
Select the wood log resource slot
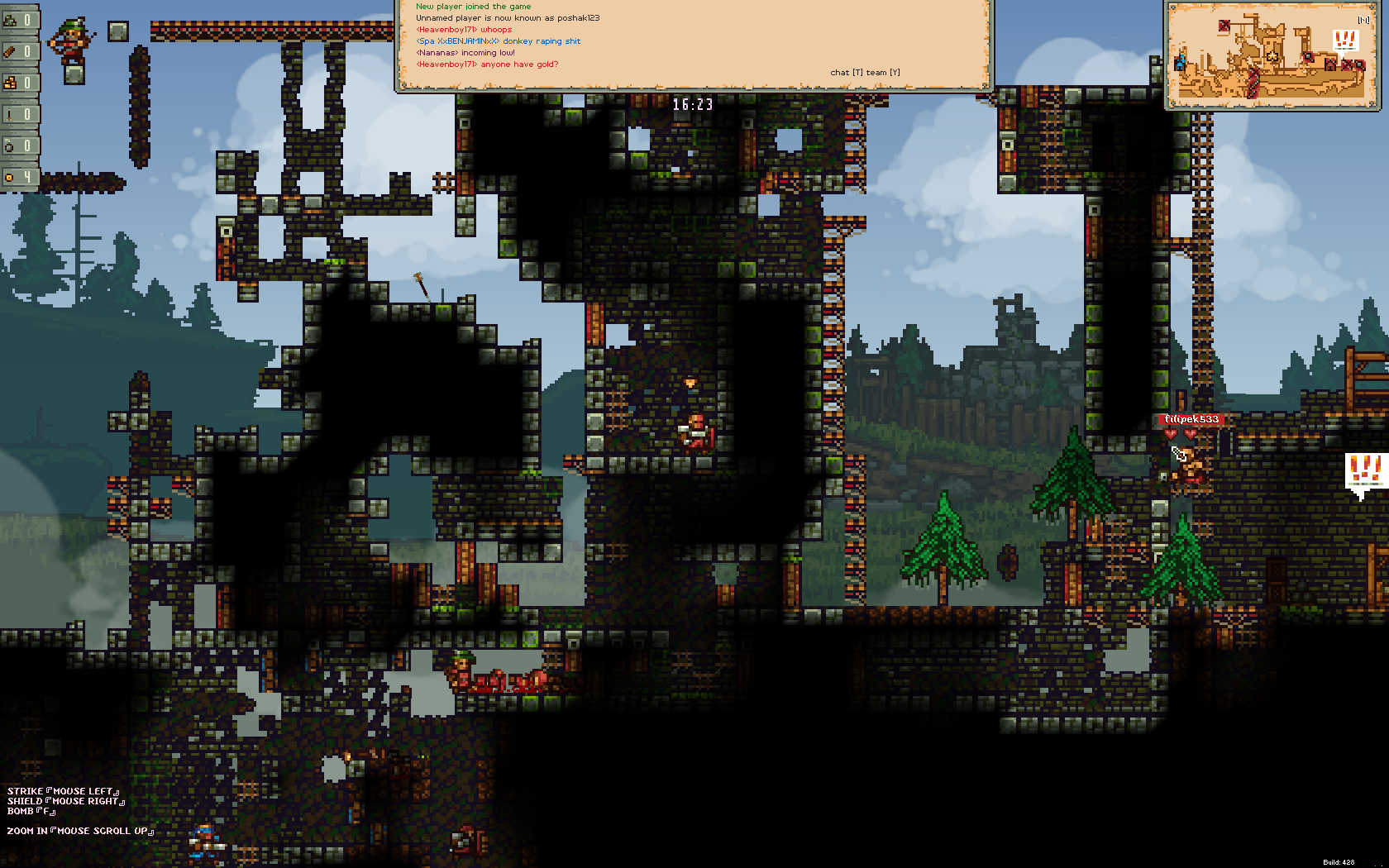19,51
